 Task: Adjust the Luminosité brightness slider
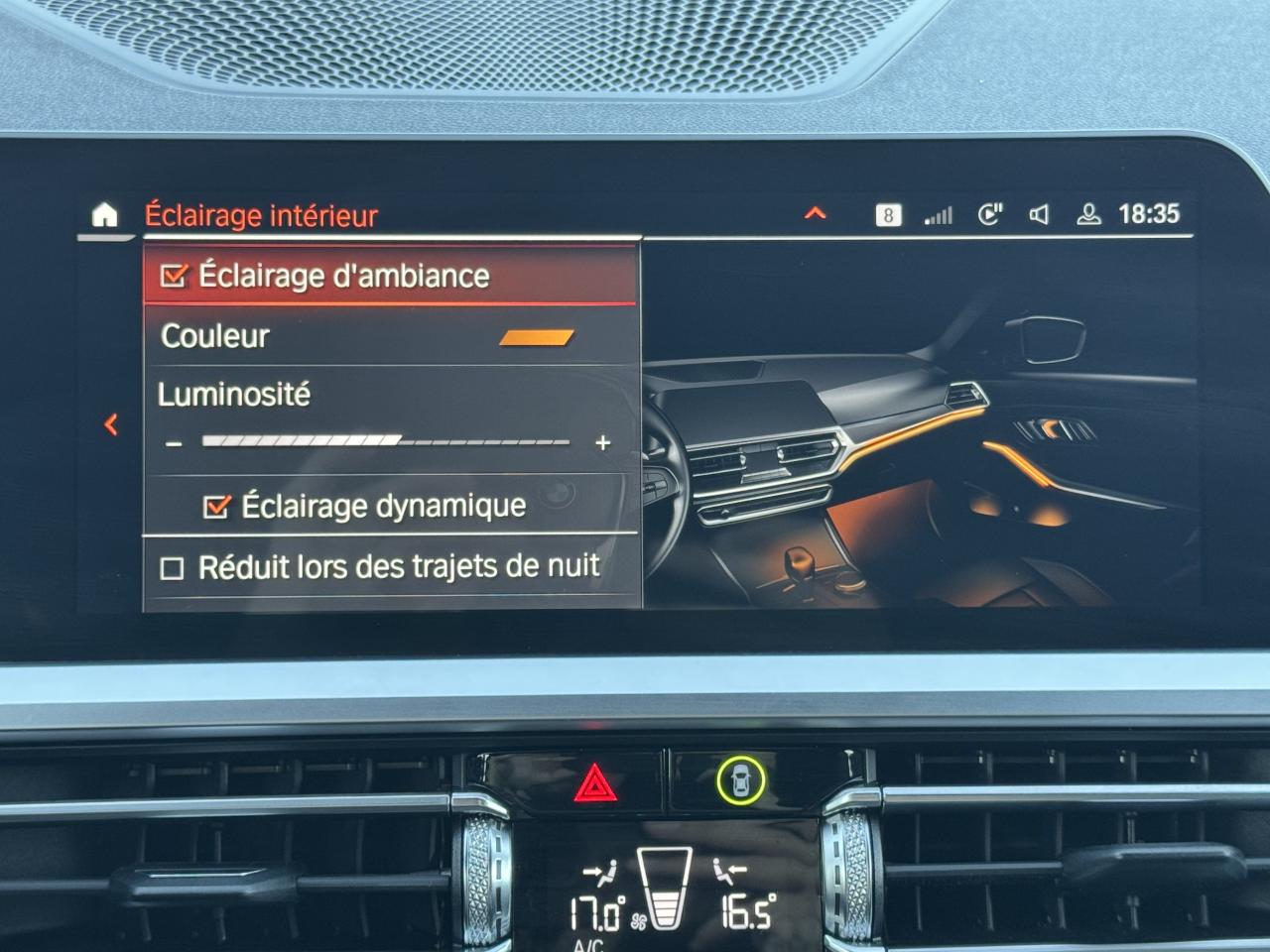[x=386, y=441]
